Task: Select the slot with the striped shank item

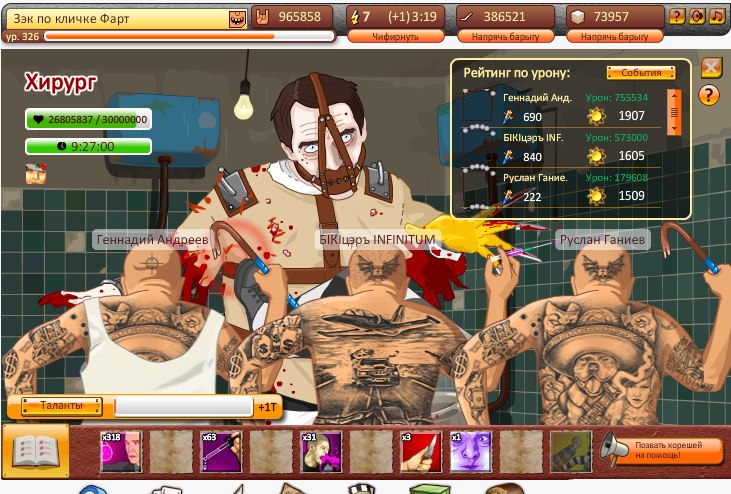Action: pyautogui.click(x=571, y=451)
